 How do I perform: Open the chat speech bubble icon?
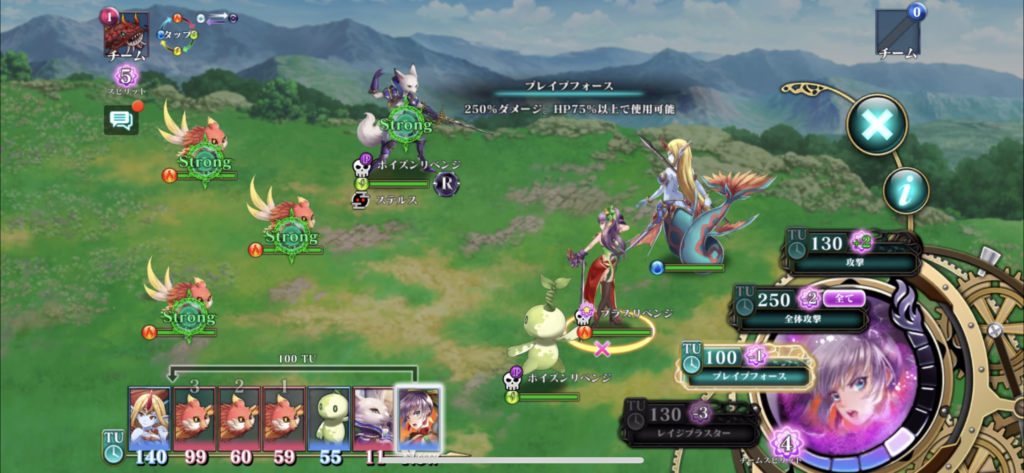pos(120,121)
